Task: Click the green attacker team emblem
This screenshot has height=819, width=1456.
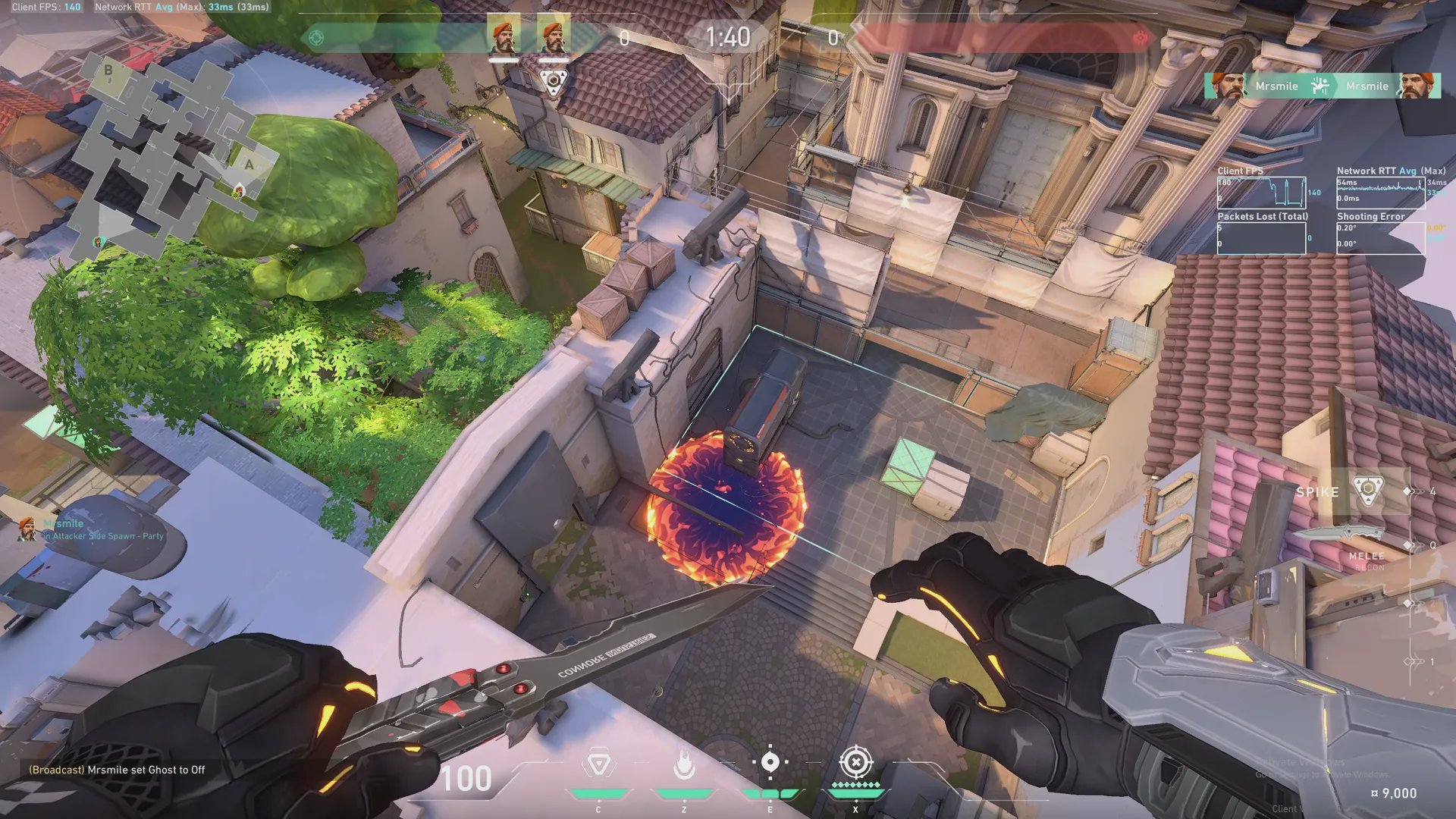Action: tap(316, 37)
